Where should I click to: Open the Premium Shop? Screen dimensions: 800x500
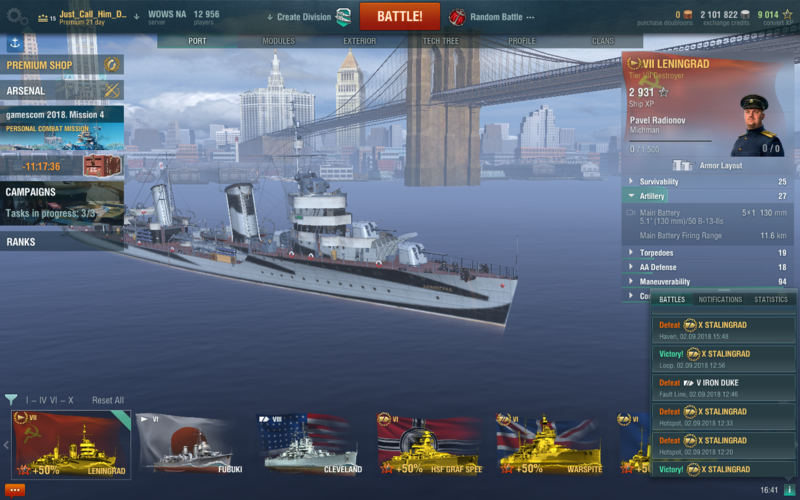(60, 65)
